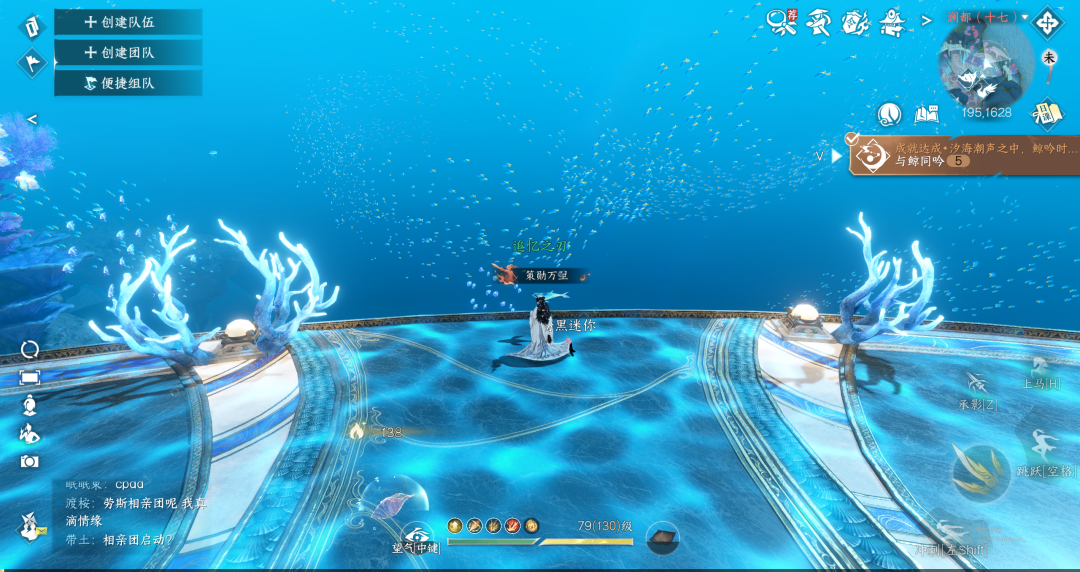The height and width of the screenshot is (572, 1080).
Task: Open the open-book guide icon
Action: [926, 114]
